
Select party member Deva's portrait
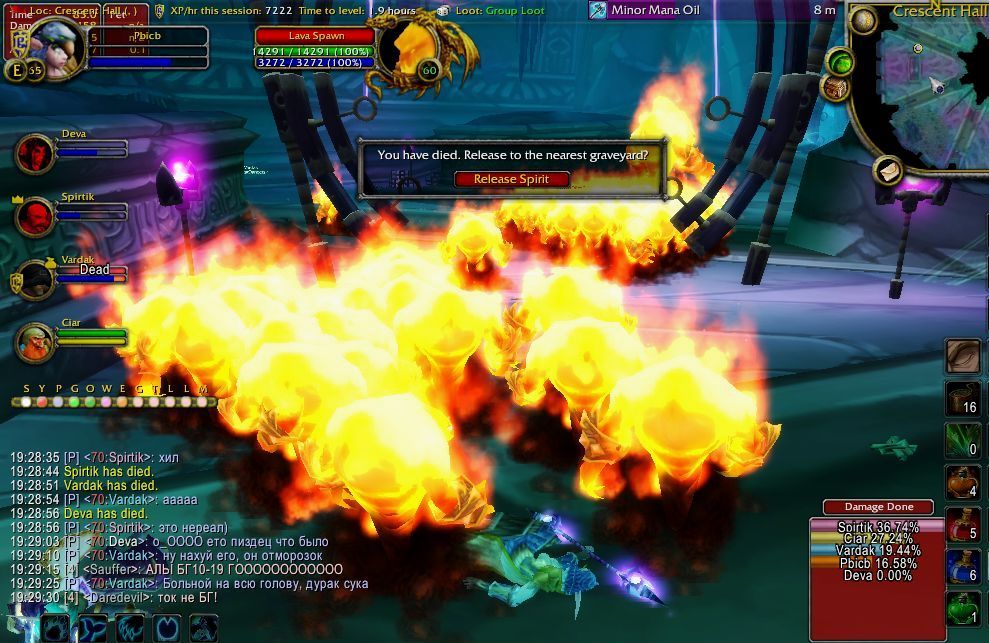click(35, 154)
